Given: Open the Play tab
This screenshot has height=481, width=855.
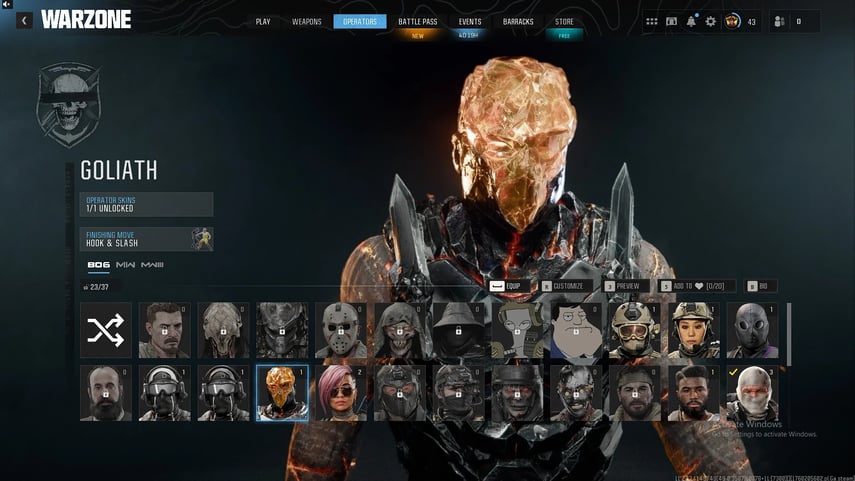Looking at the screenshot, I should [x=263, y=21].
